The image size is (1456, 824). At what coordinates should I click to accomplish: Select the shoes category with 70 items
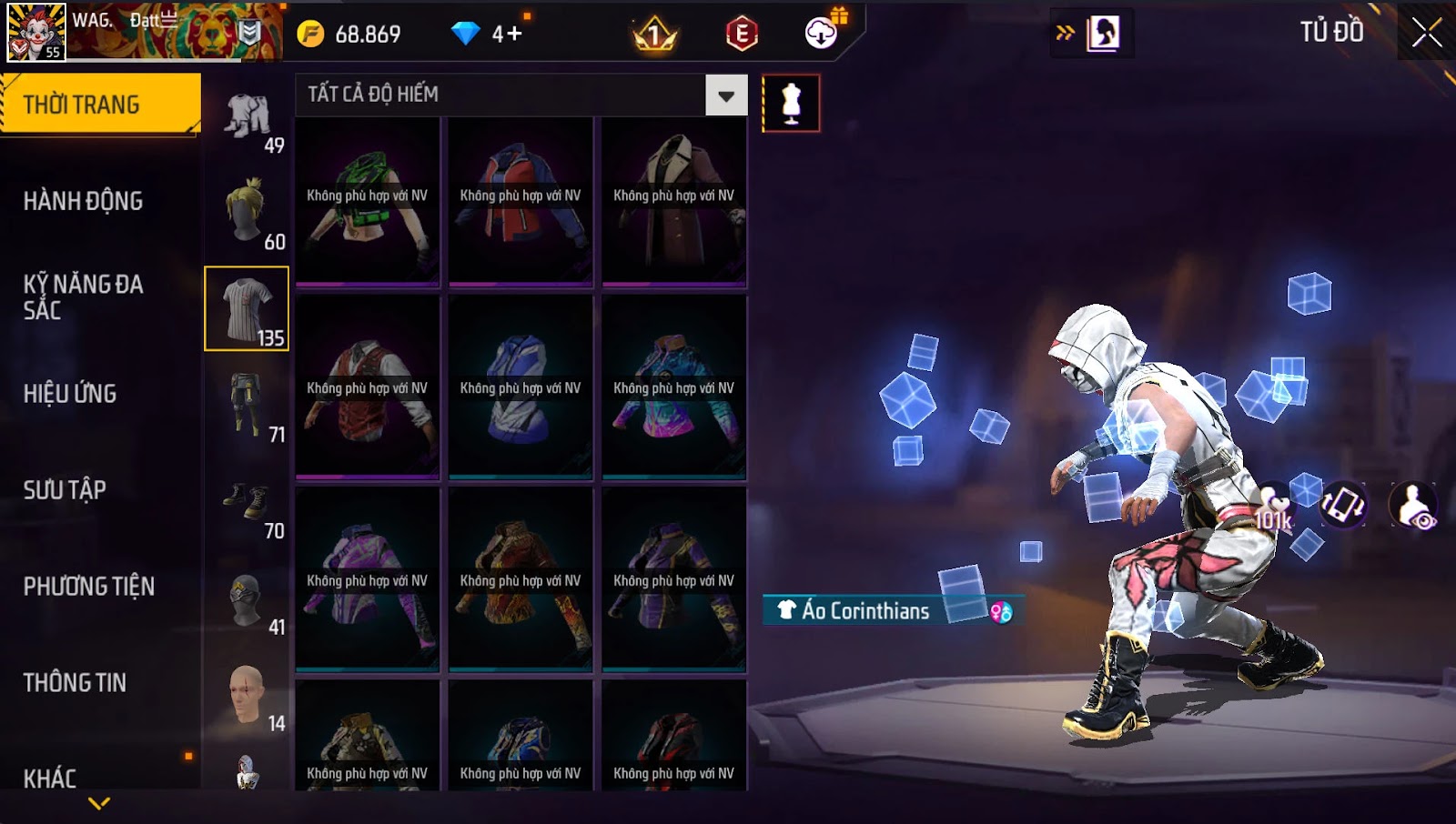tap(247, 501)
